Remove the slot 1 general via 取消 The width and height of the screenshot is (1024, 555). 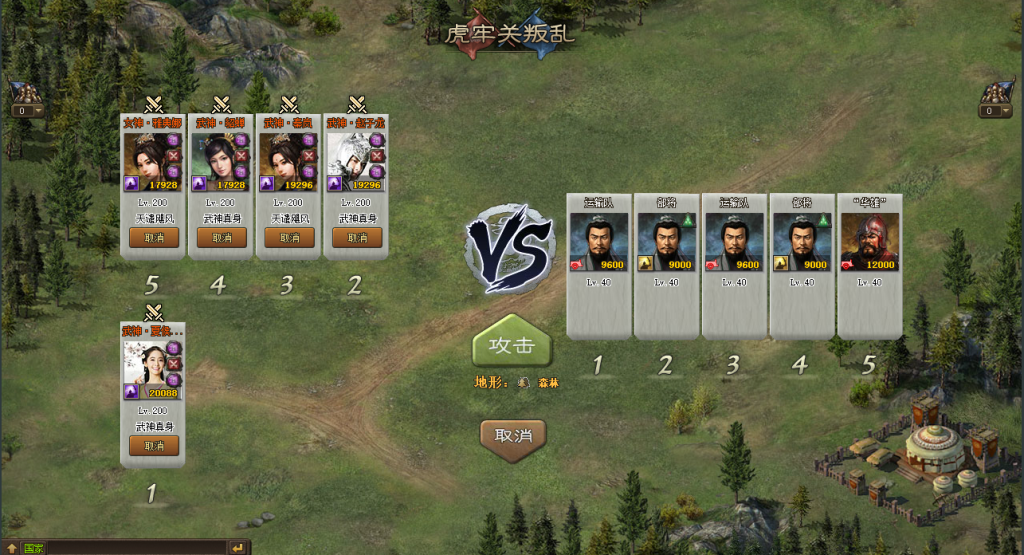click(x=154, y=446)
